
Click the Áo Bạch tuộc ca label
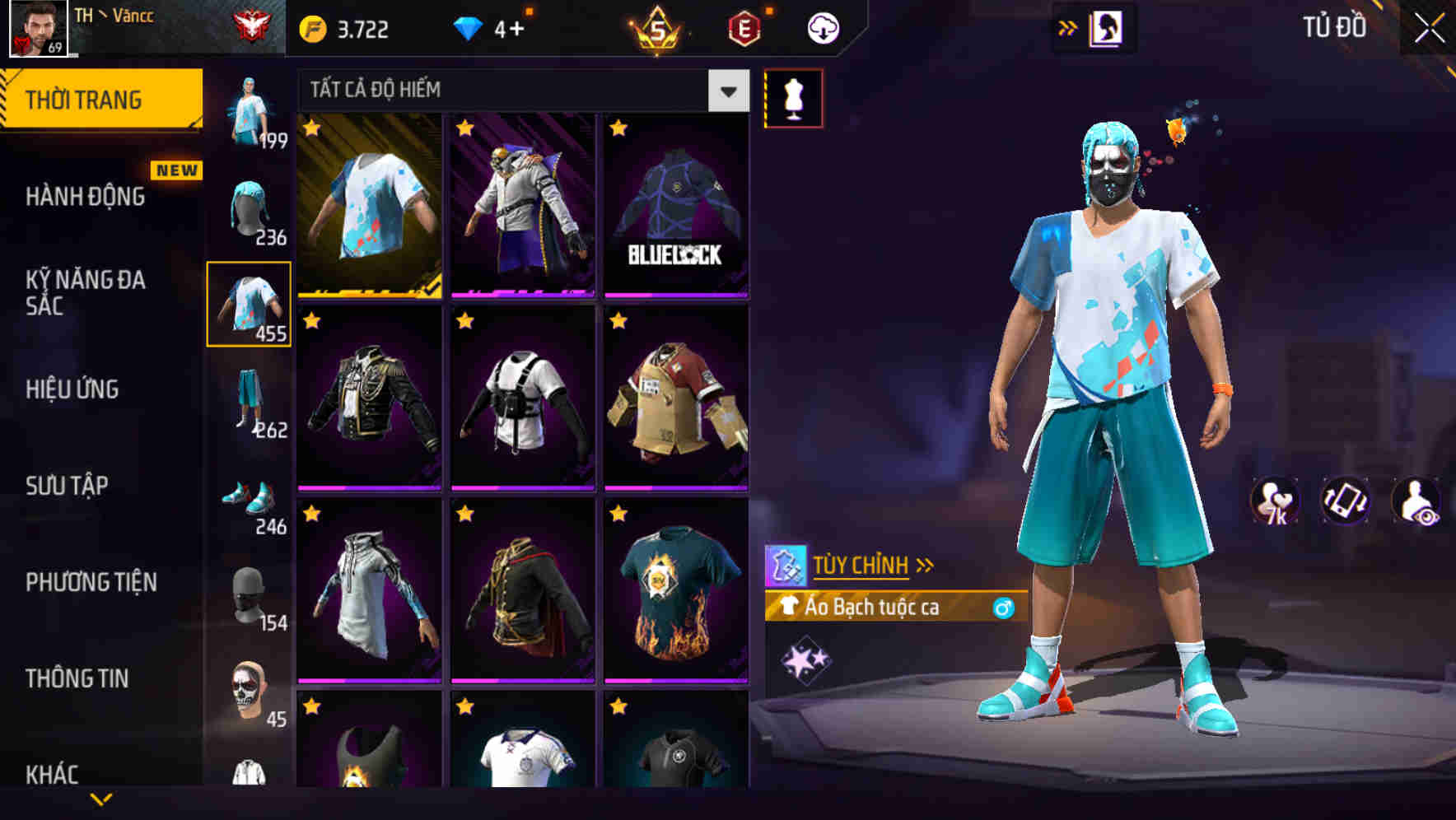873,608
